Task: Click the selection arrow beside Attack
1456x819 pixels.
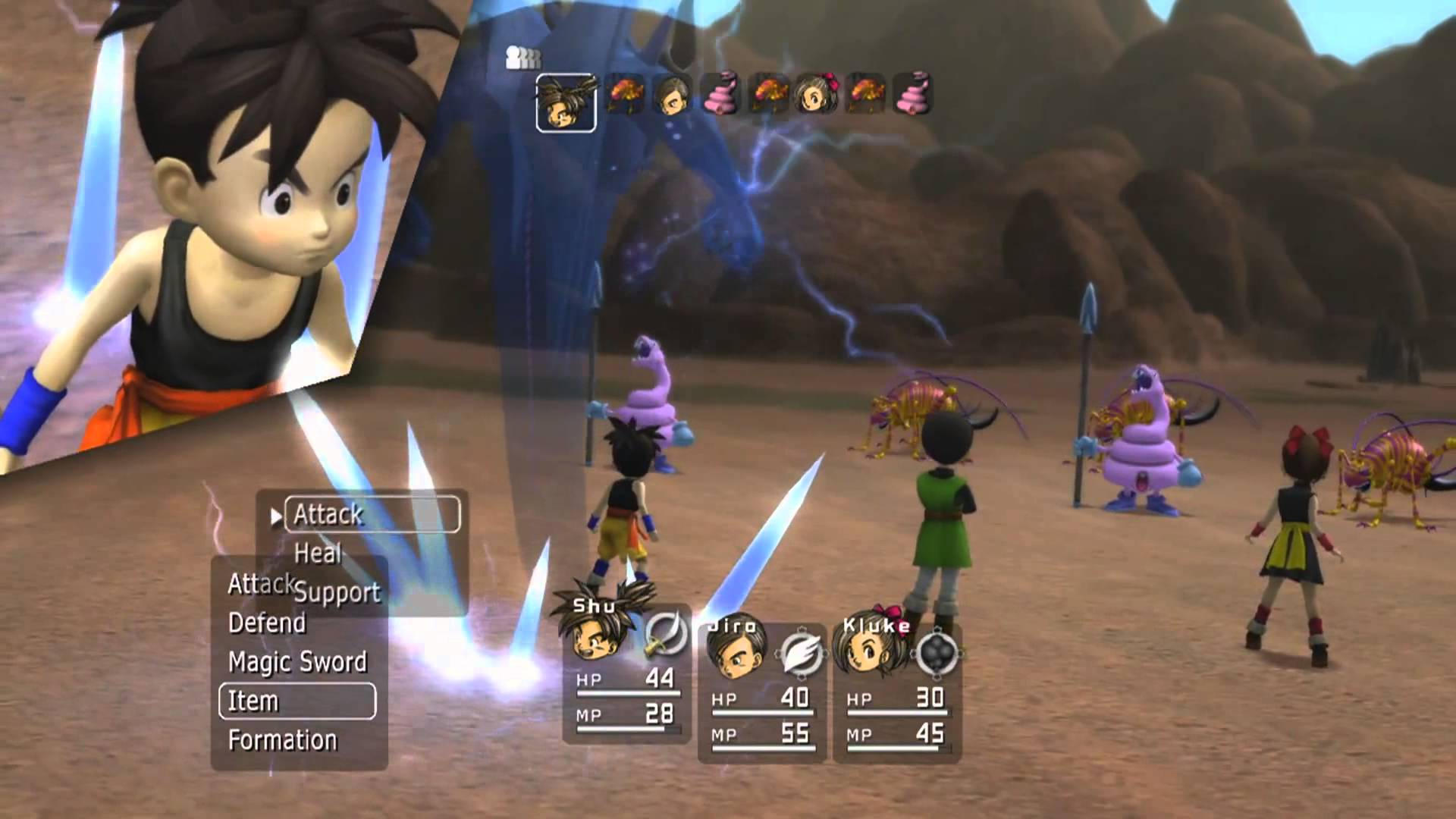Action: click(275, 514)
